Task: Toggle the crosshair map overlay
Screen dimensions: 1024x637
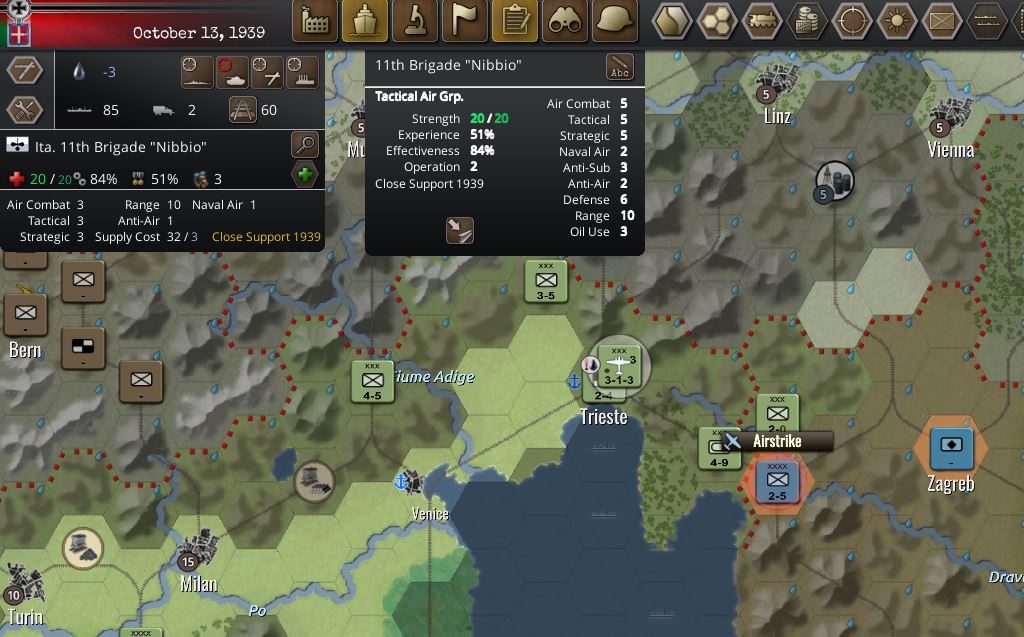Action: 852,21
